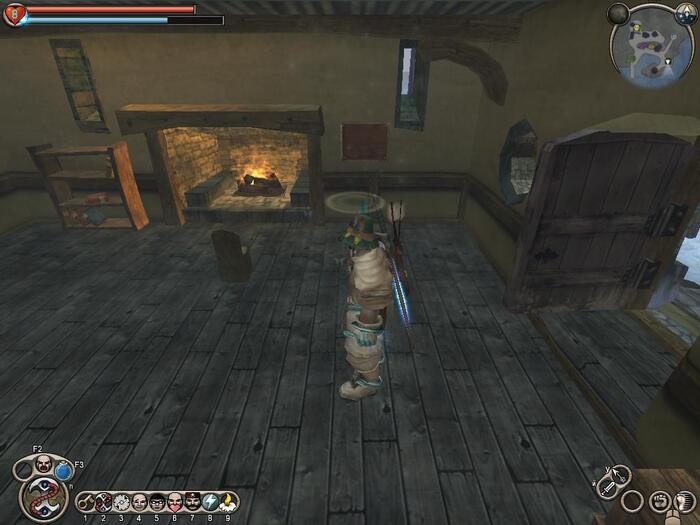Viewport: 700px width, 525px height.
Task: Activate the flame spell in slot 9
Action: click(x=228, y=502)
